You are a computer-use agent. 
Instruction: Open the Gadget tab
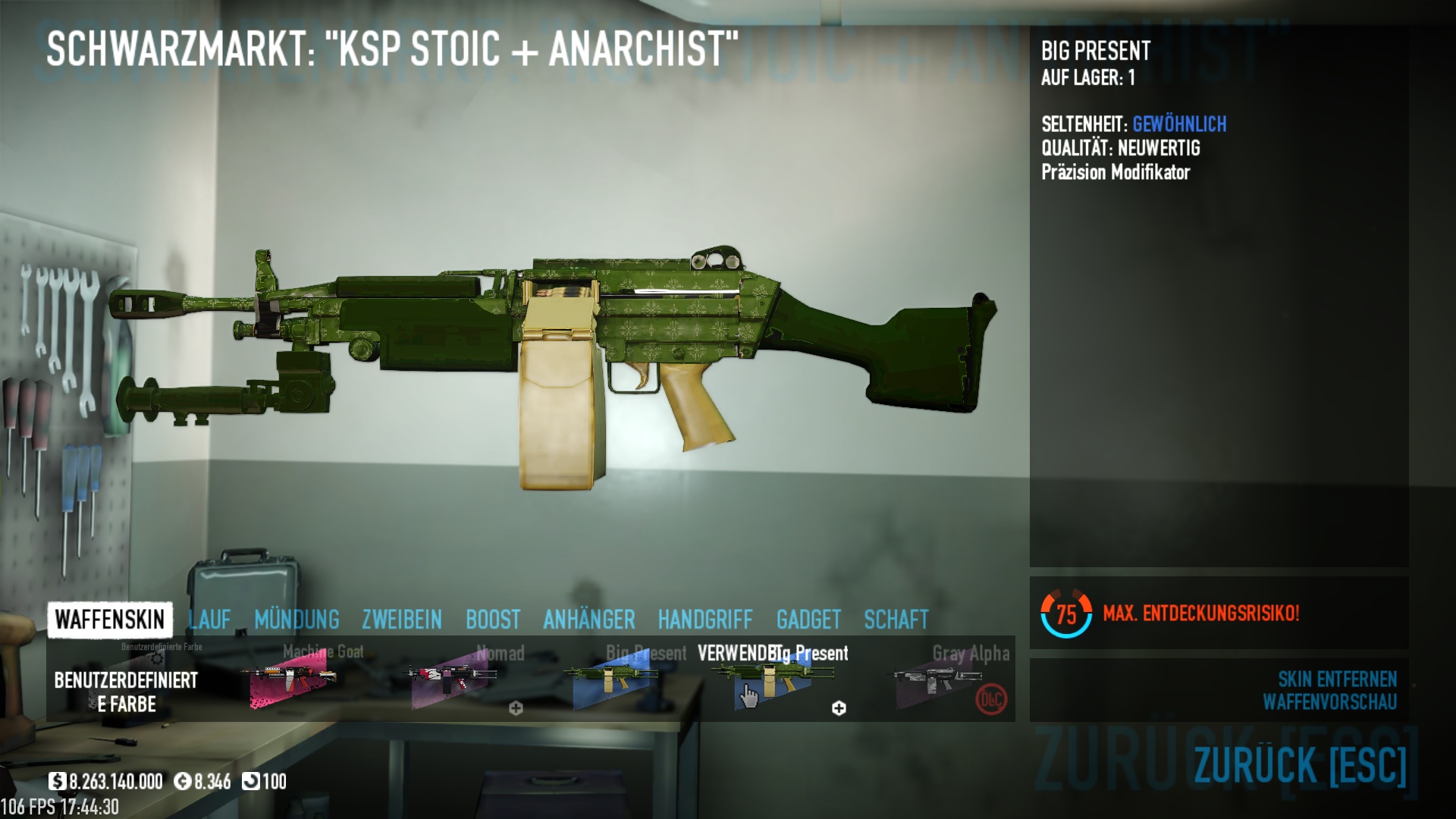pyautogui.click(x=808, y=620)
